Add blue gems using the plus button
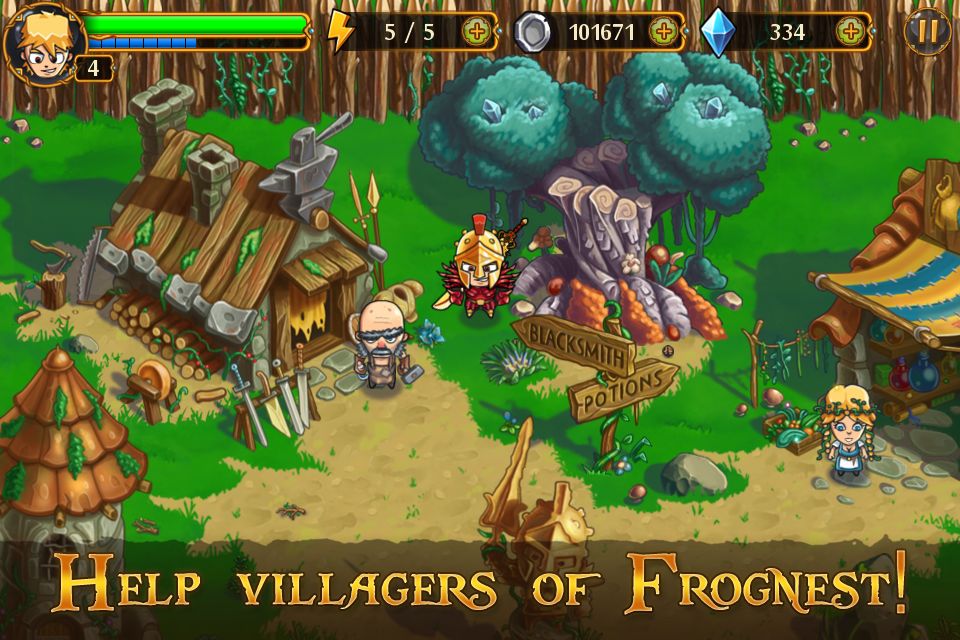The image size is (960, 640). pos(850,32)
